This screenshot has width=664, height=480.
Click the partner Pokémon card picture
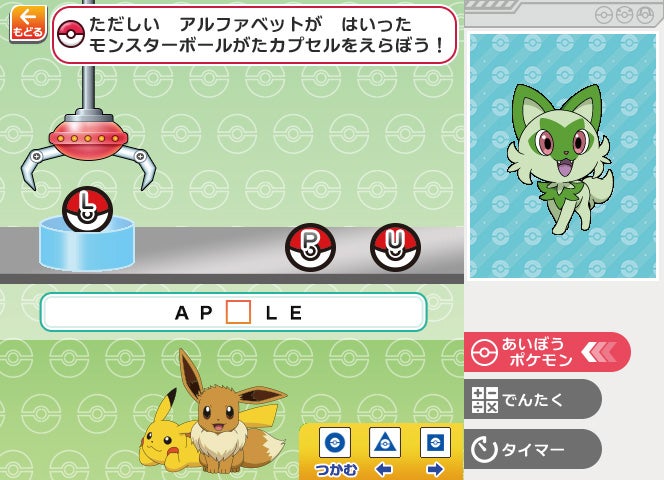coord(564,156)
